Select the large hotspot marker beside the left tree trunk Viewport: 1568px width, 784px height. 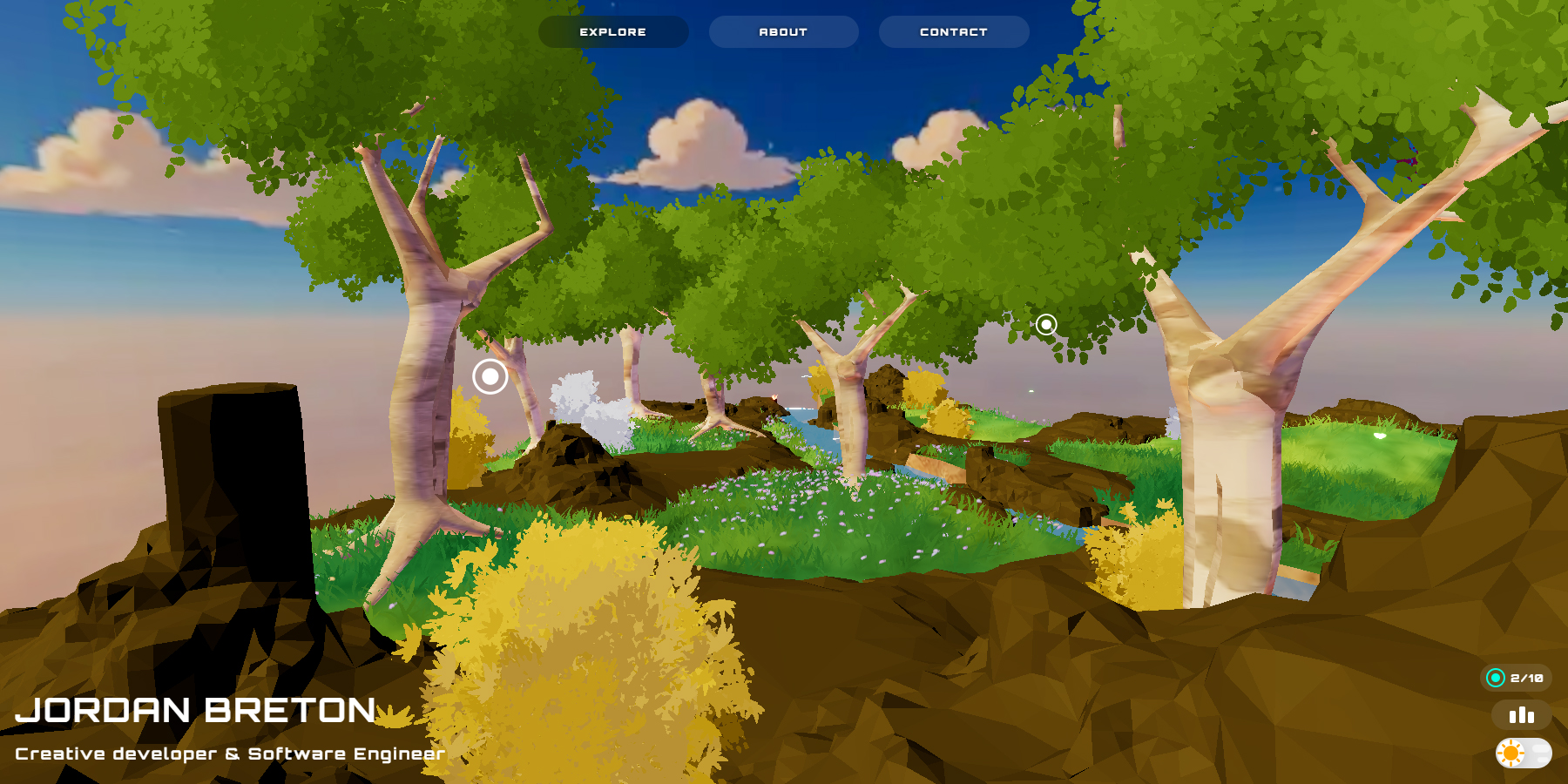coord(490,376)
